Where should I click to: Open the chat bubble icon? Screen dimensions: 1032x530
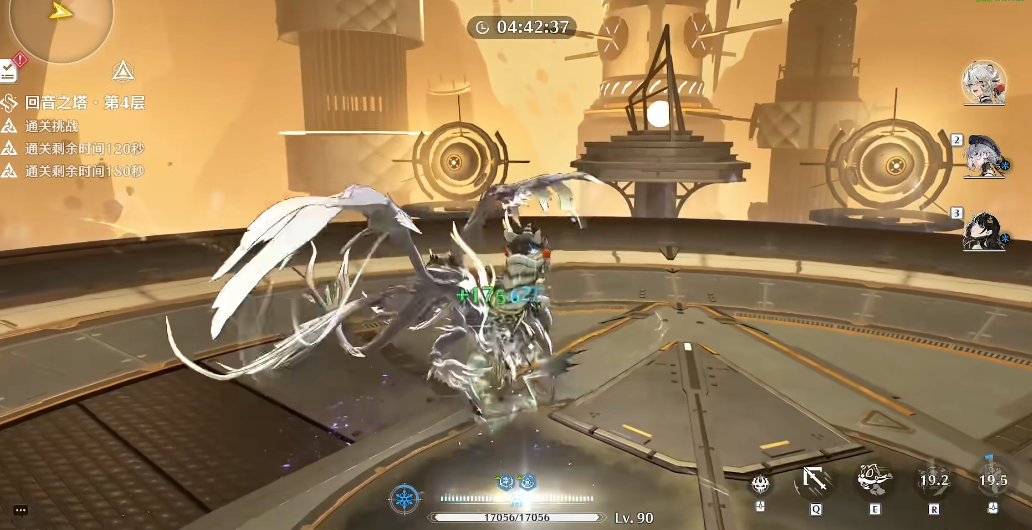pyautogui.click(x=21, y=511)
